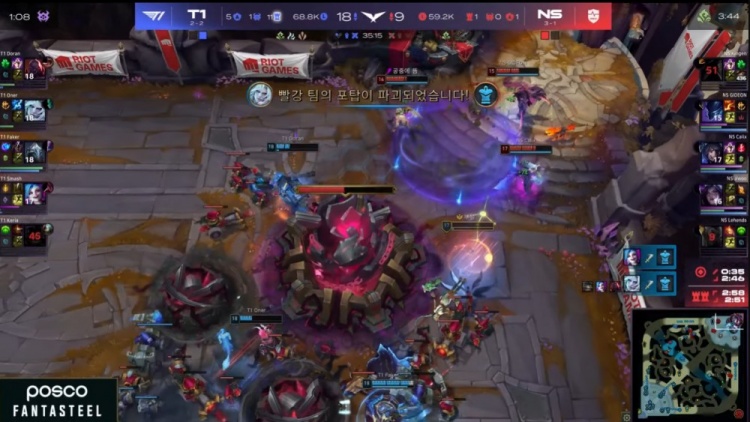Select NS GIDEON's champion portrait
This screenshot has height=422, width=750.
[x=712, y=111]
